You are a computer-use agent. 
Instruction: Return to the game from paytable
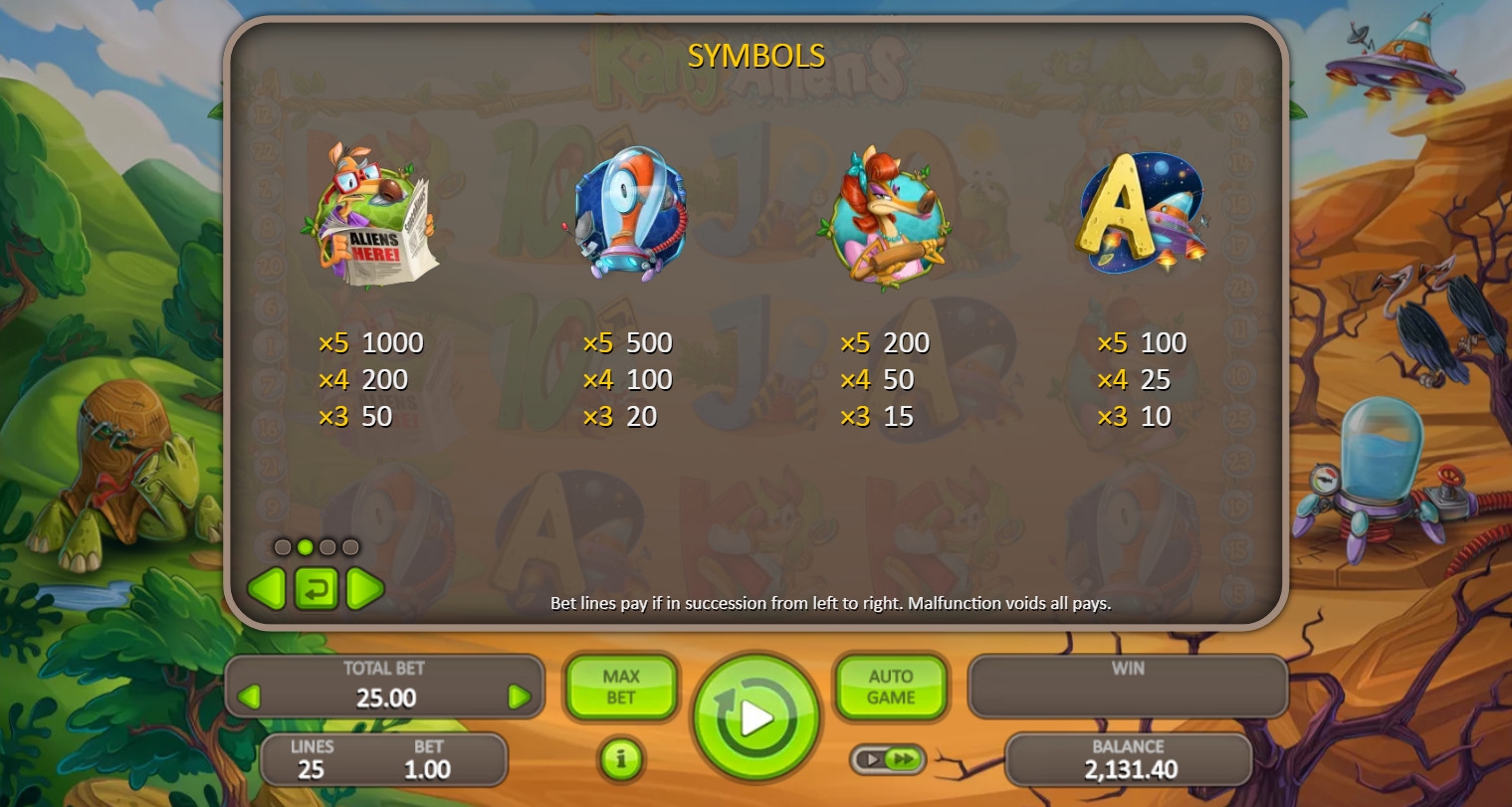pos(316,589)
